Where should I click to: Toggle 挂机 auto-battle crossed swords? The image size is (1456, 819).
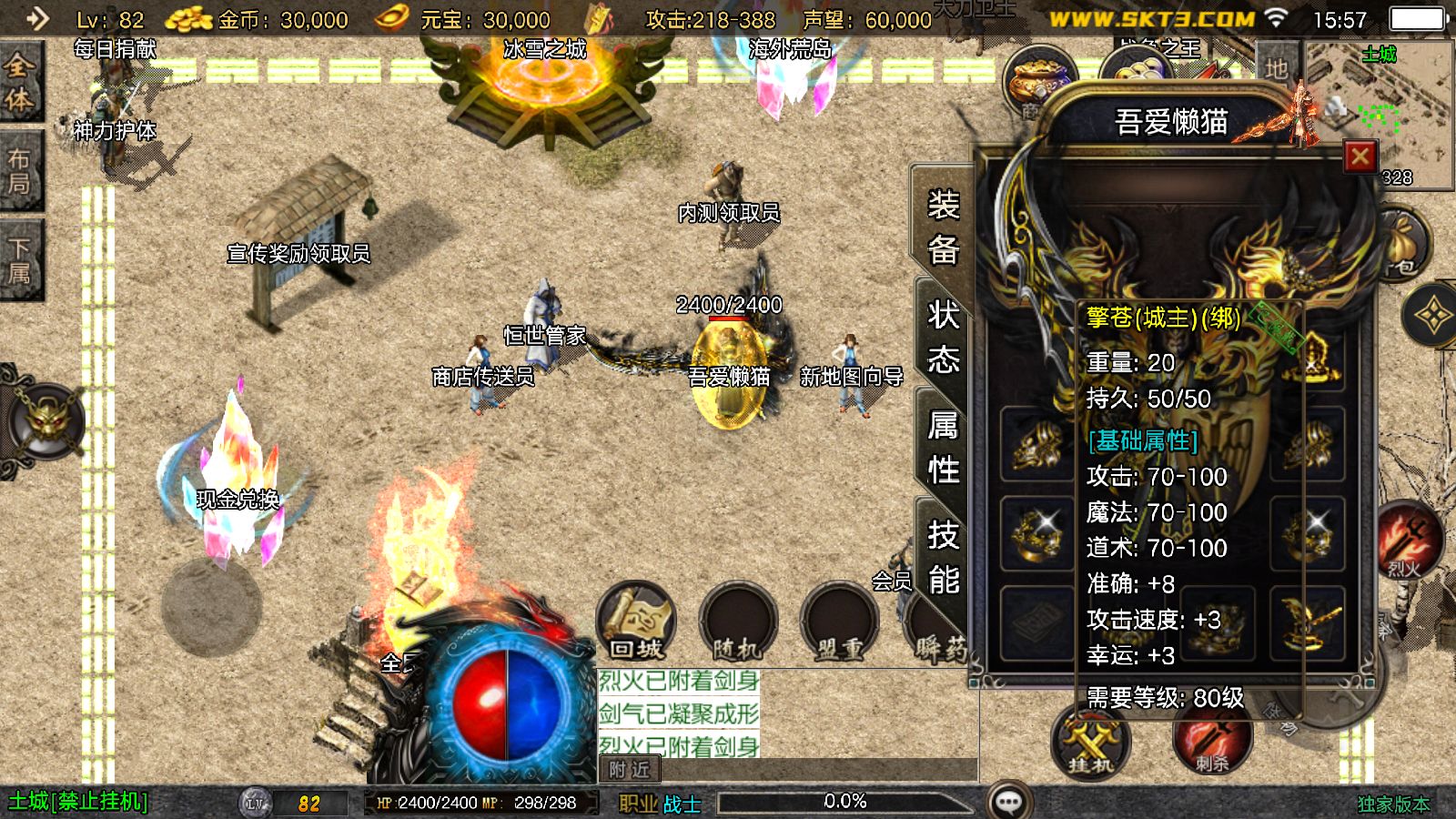pos(1090,742)
